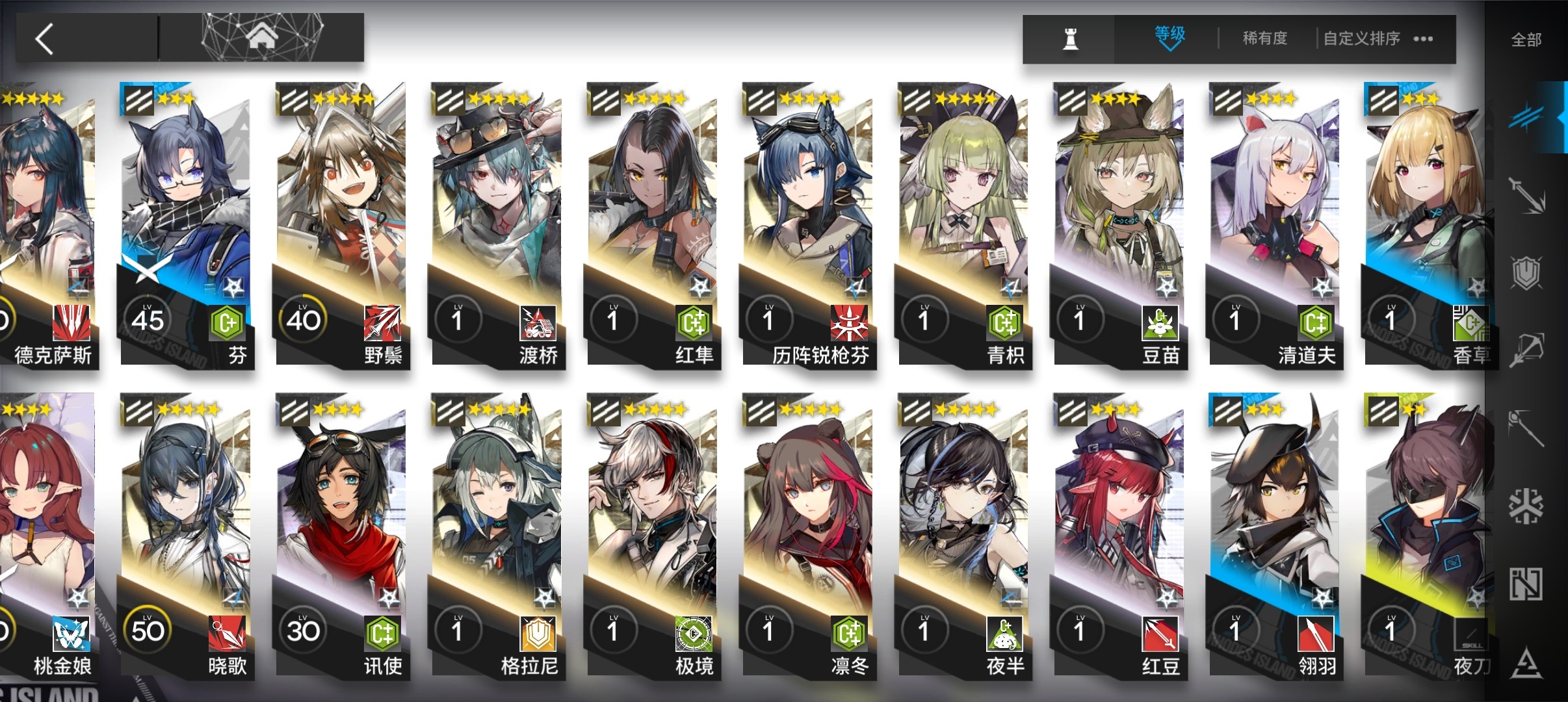Select operator 清道夫

pyautogui.click(x=1274, y=221)
